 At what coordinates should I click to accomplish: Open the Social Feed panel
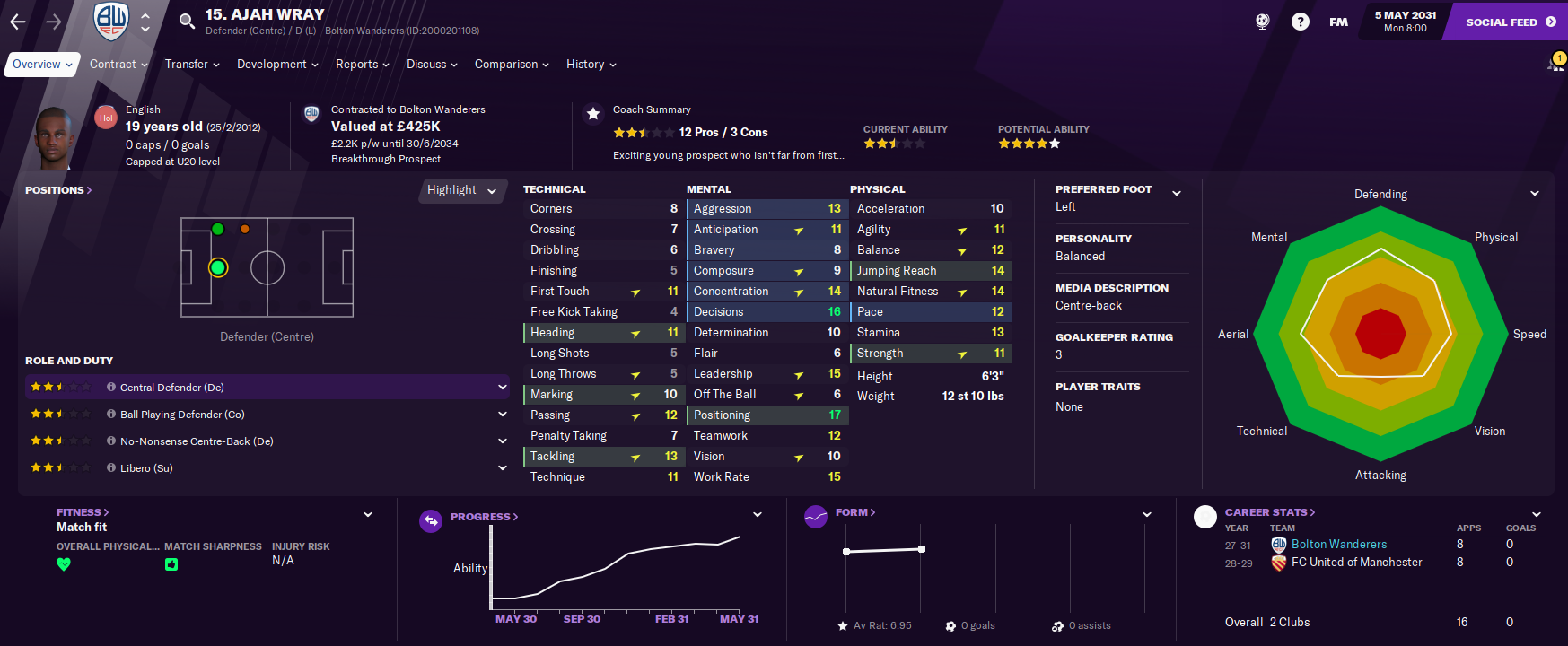[x=1511, y=22]
